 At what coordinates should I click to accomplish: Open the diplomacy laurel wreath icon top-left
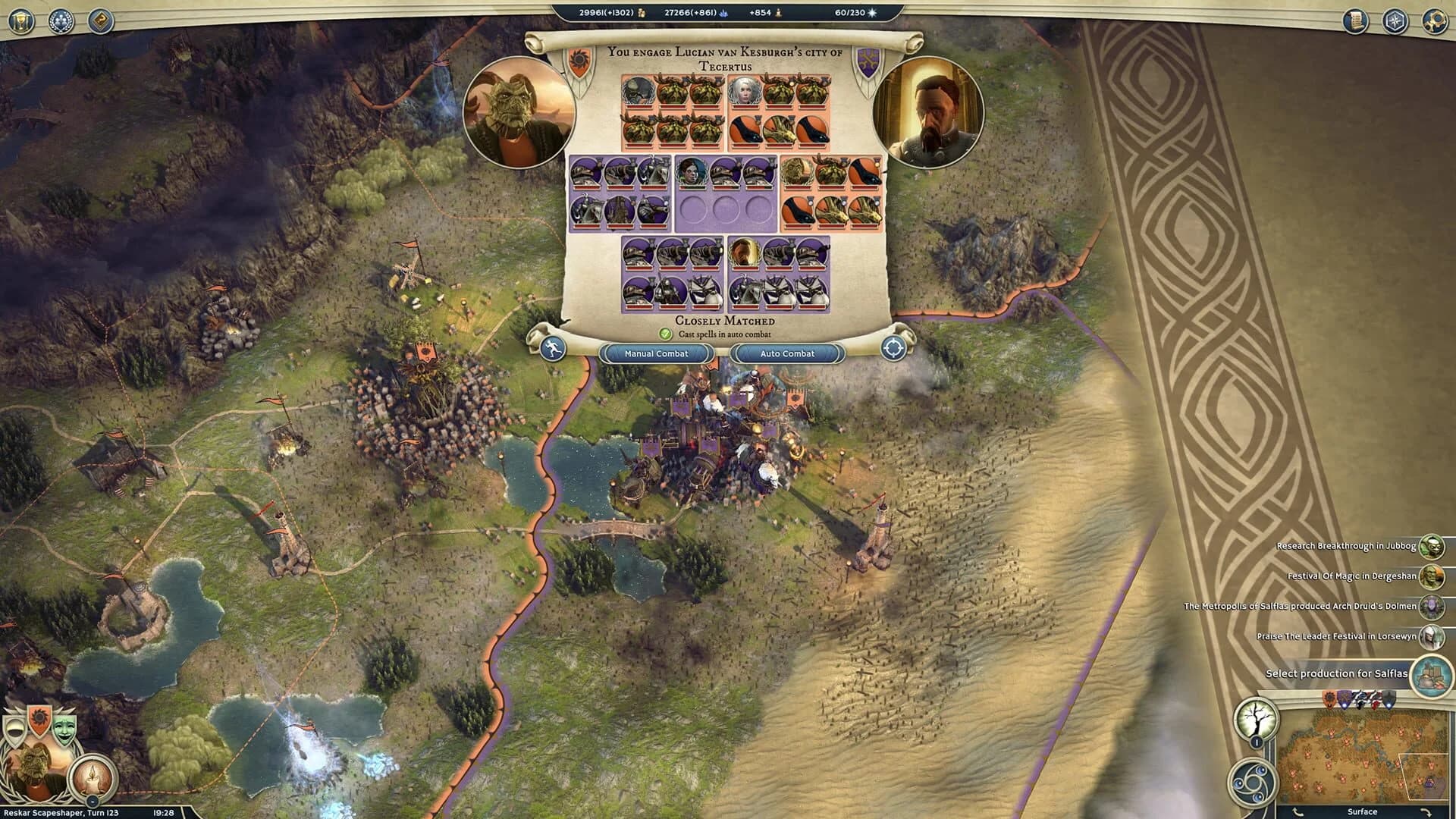(x=61, y=20)
